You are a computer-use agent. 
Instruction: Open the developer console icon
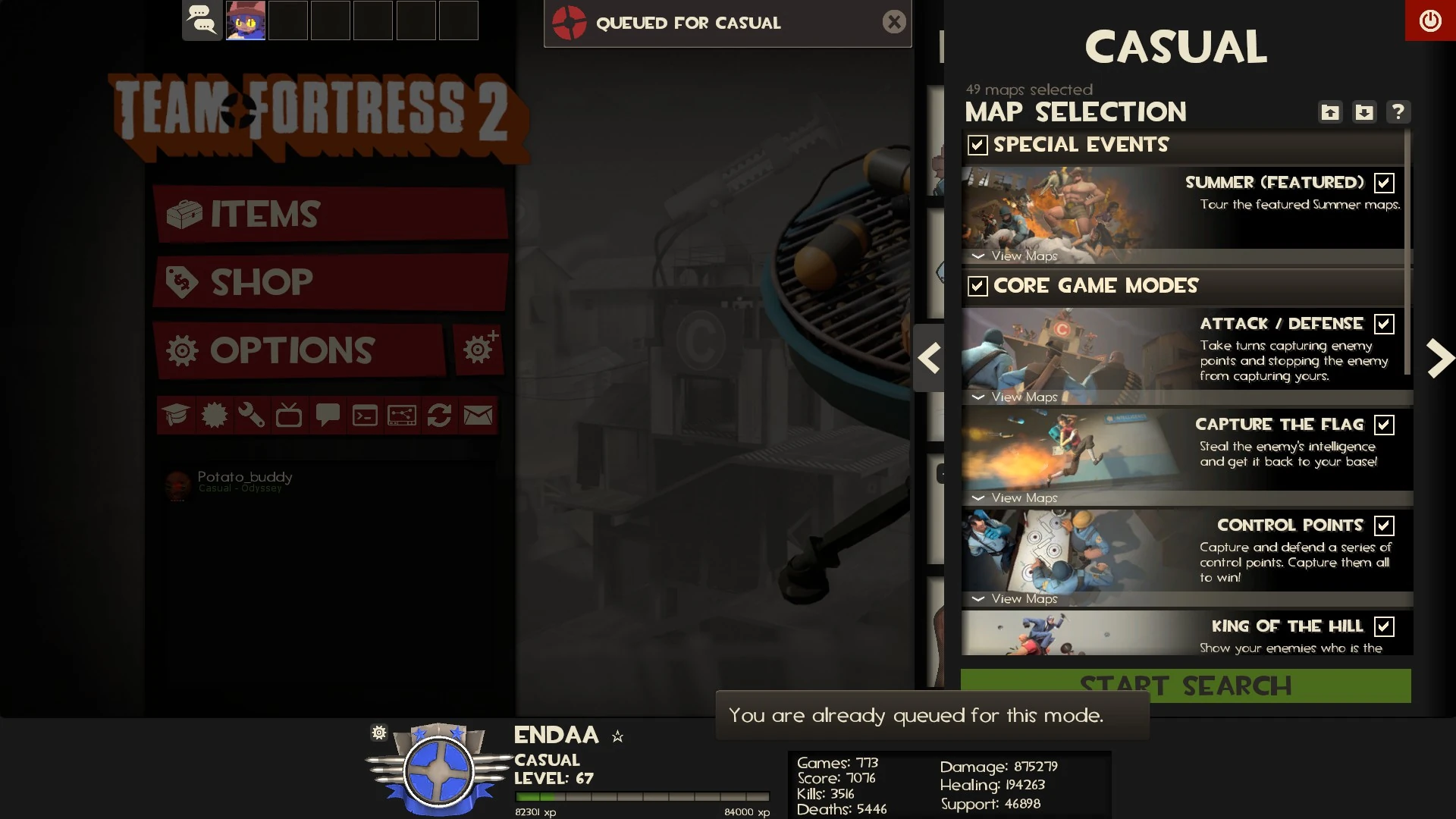(365, 415)
